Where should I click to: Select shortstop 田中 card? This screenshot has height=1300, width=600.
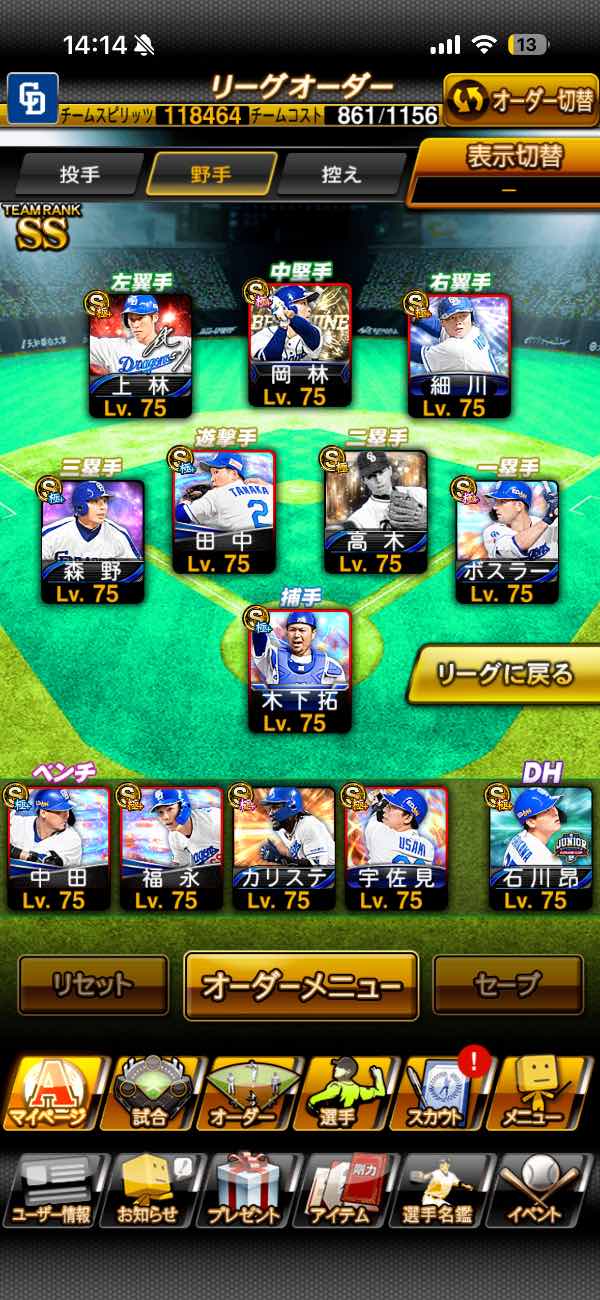coord(224,511)
